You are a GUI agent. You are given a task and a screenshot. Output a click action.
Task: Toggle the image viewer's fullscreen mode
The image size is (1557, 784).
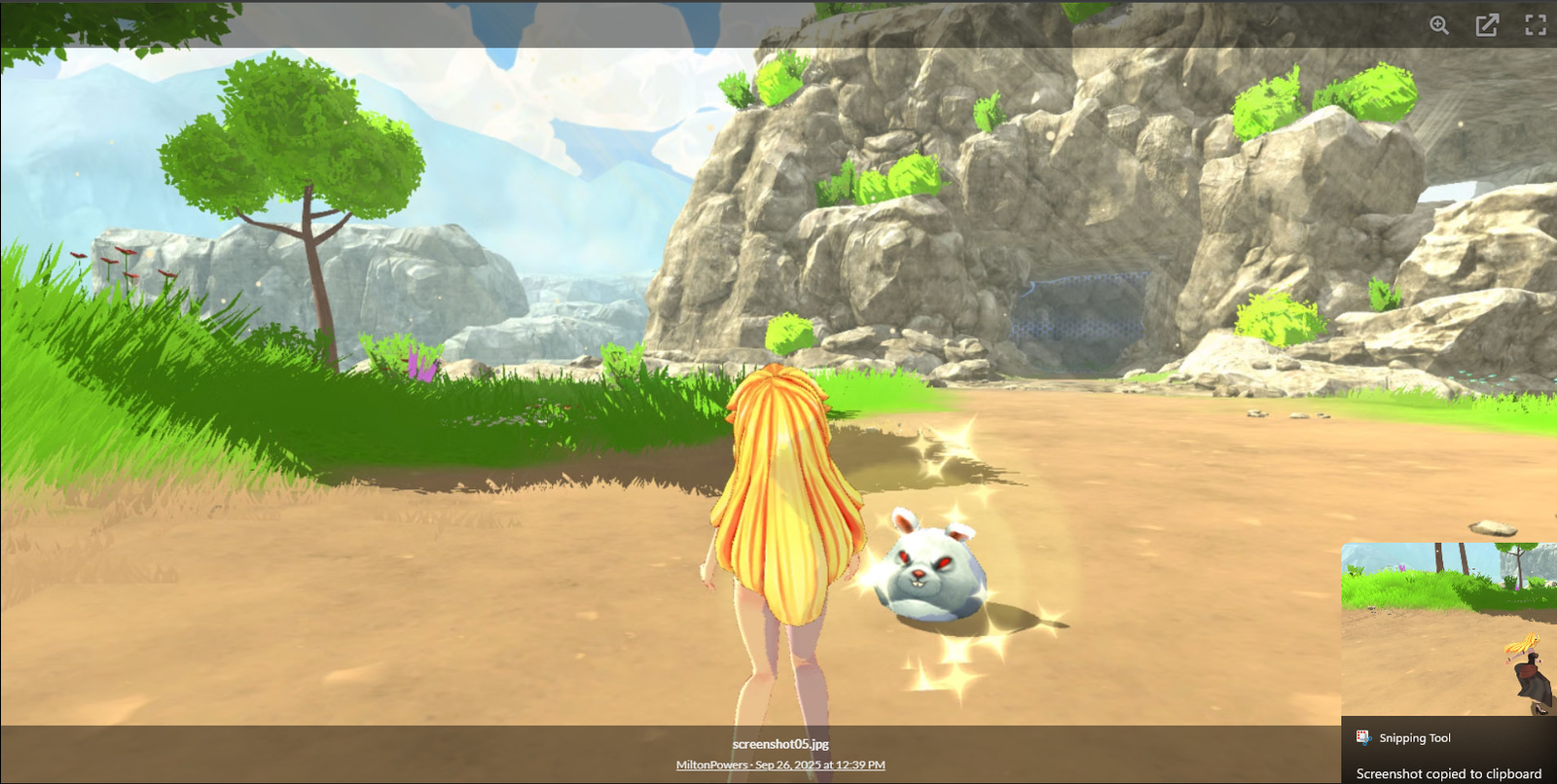click(1535, 25)
